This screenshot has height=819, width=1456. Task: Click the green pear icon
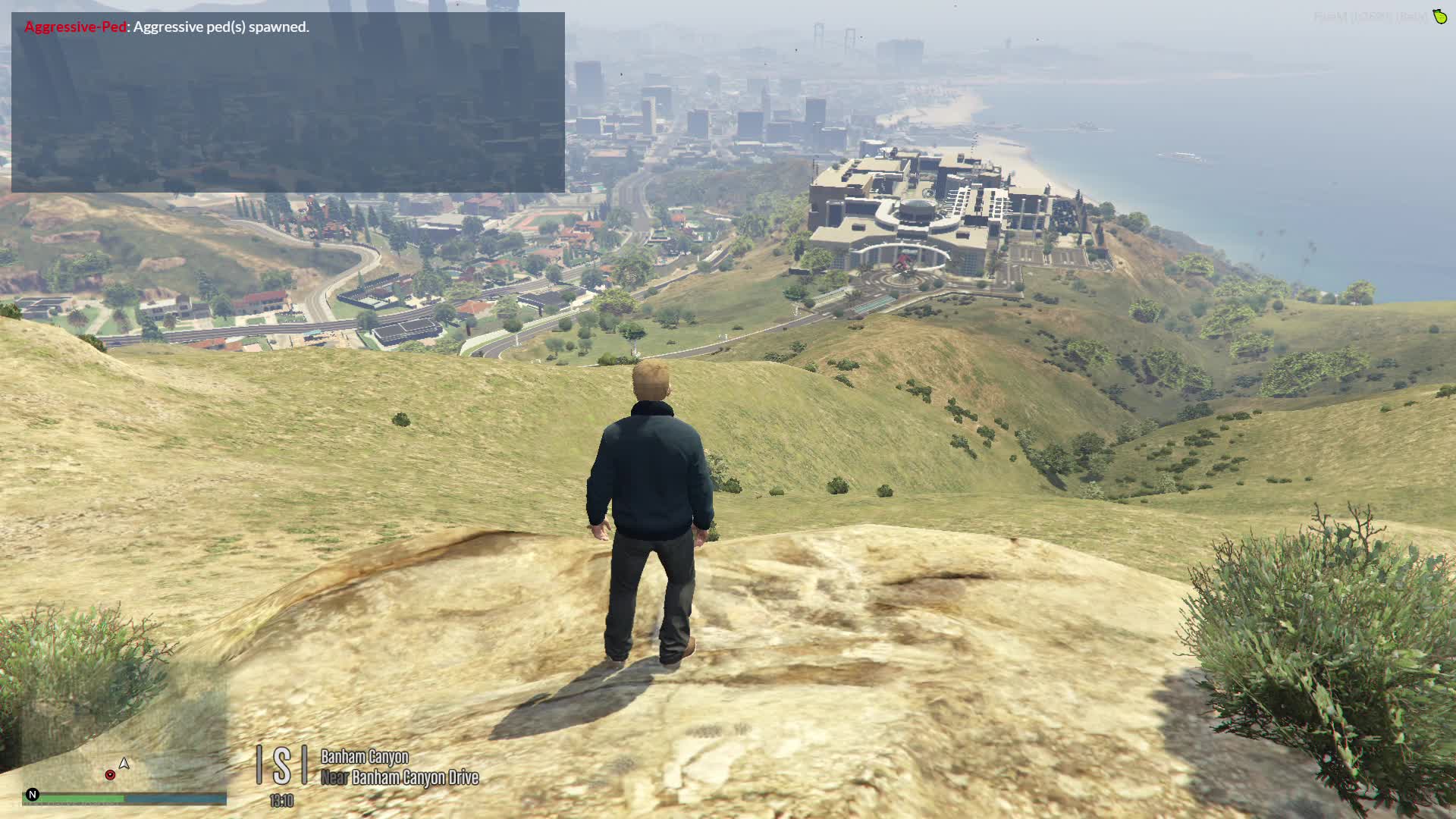(x=1439, y=16)
